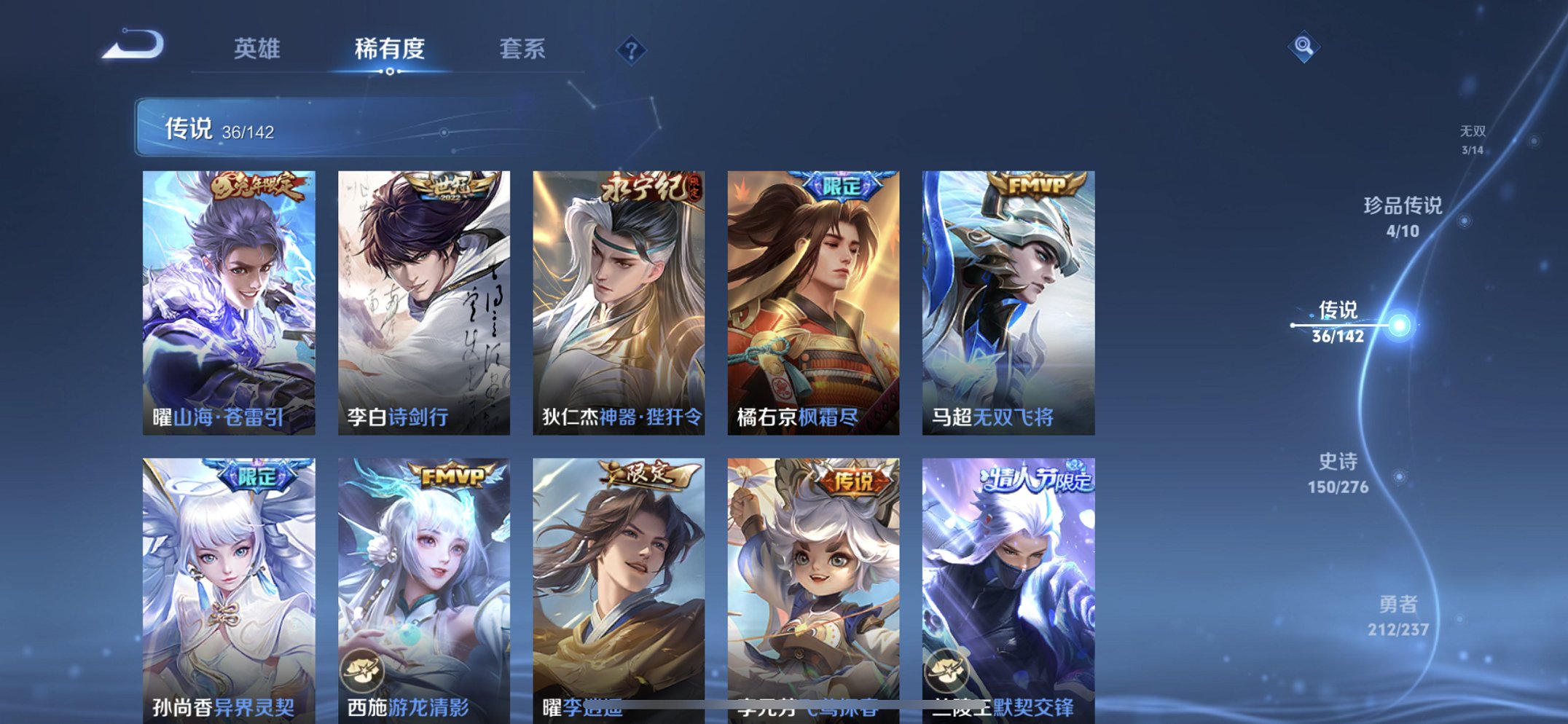Click the glowing node on the rarity progress line
Viewport: 1568px width, 724px height.
pyautogui.click(x=1400, y=326)
